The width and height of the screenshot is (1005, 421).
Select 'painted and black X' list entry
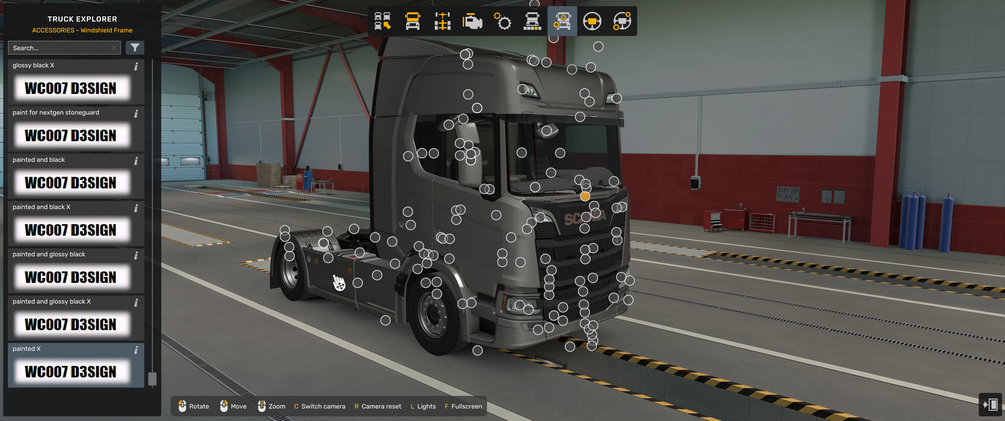point(70,229)
